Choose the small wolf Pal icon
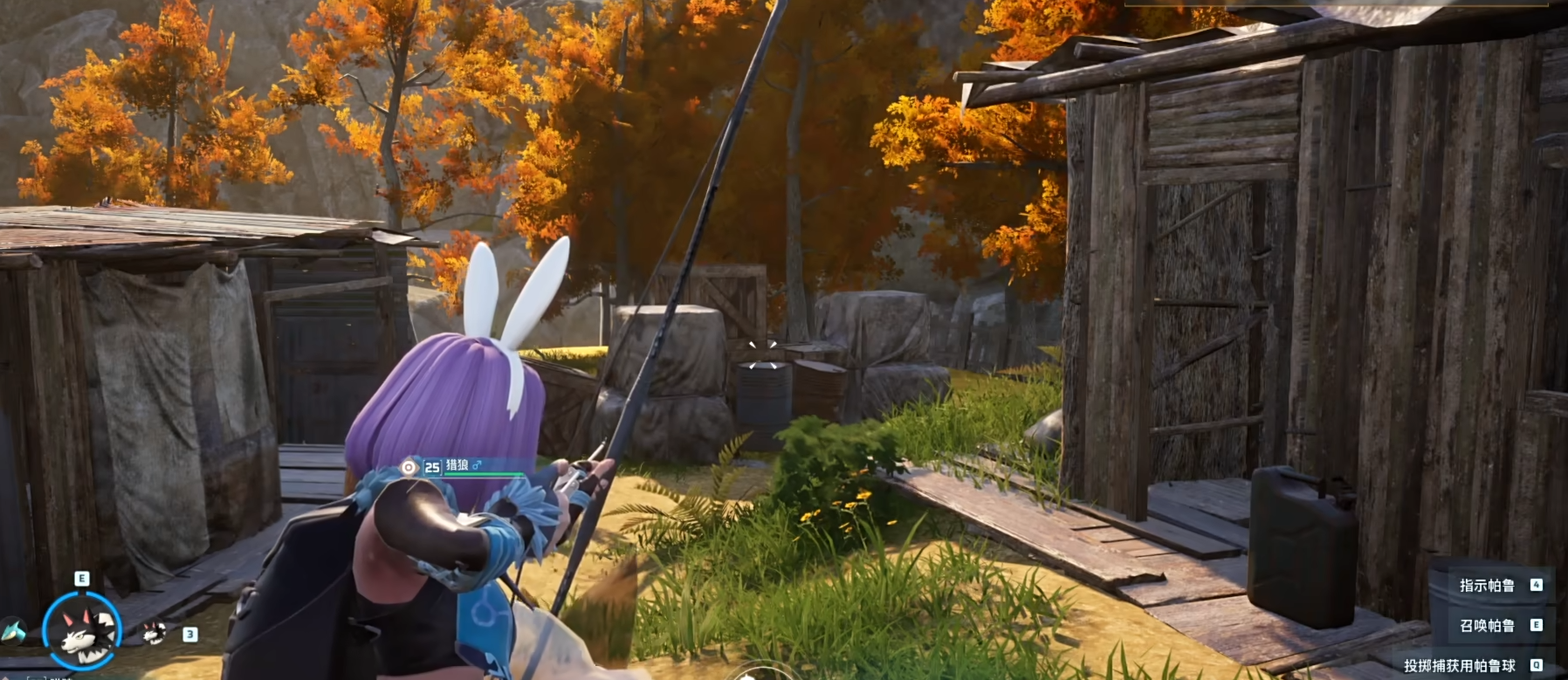The width and height of the screenshot is (1568, 680). tap(155, 632)
